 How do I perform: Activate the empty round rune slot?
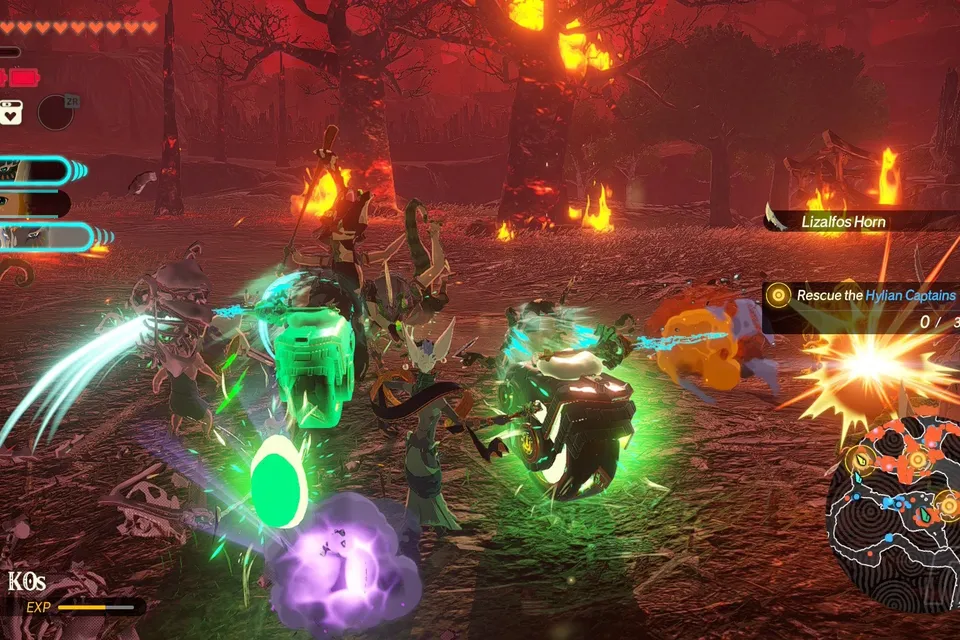click(56, 111)
